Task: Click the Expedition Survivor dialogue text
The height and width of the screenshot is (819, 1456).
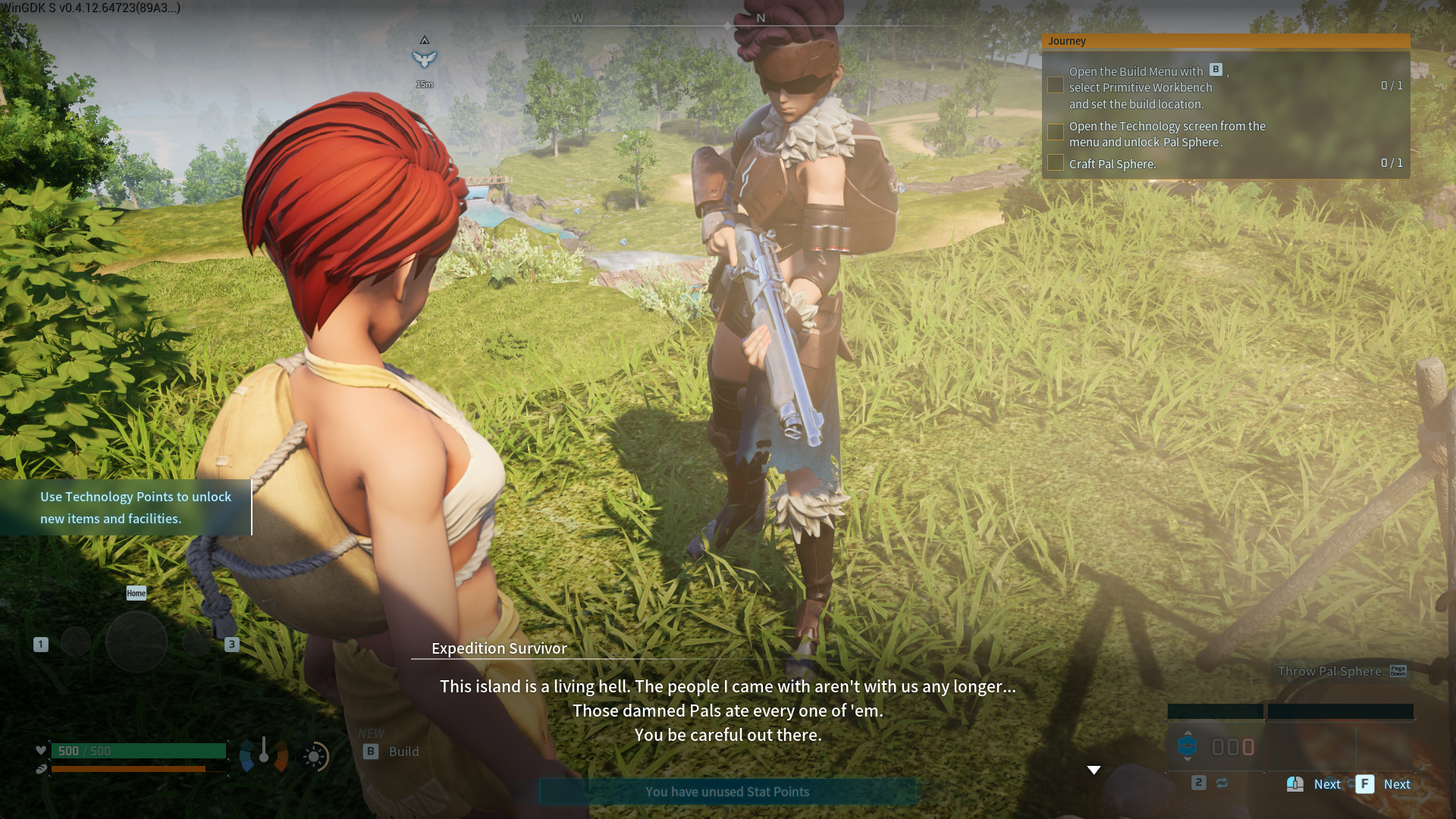Action: (x=727, y=711)
